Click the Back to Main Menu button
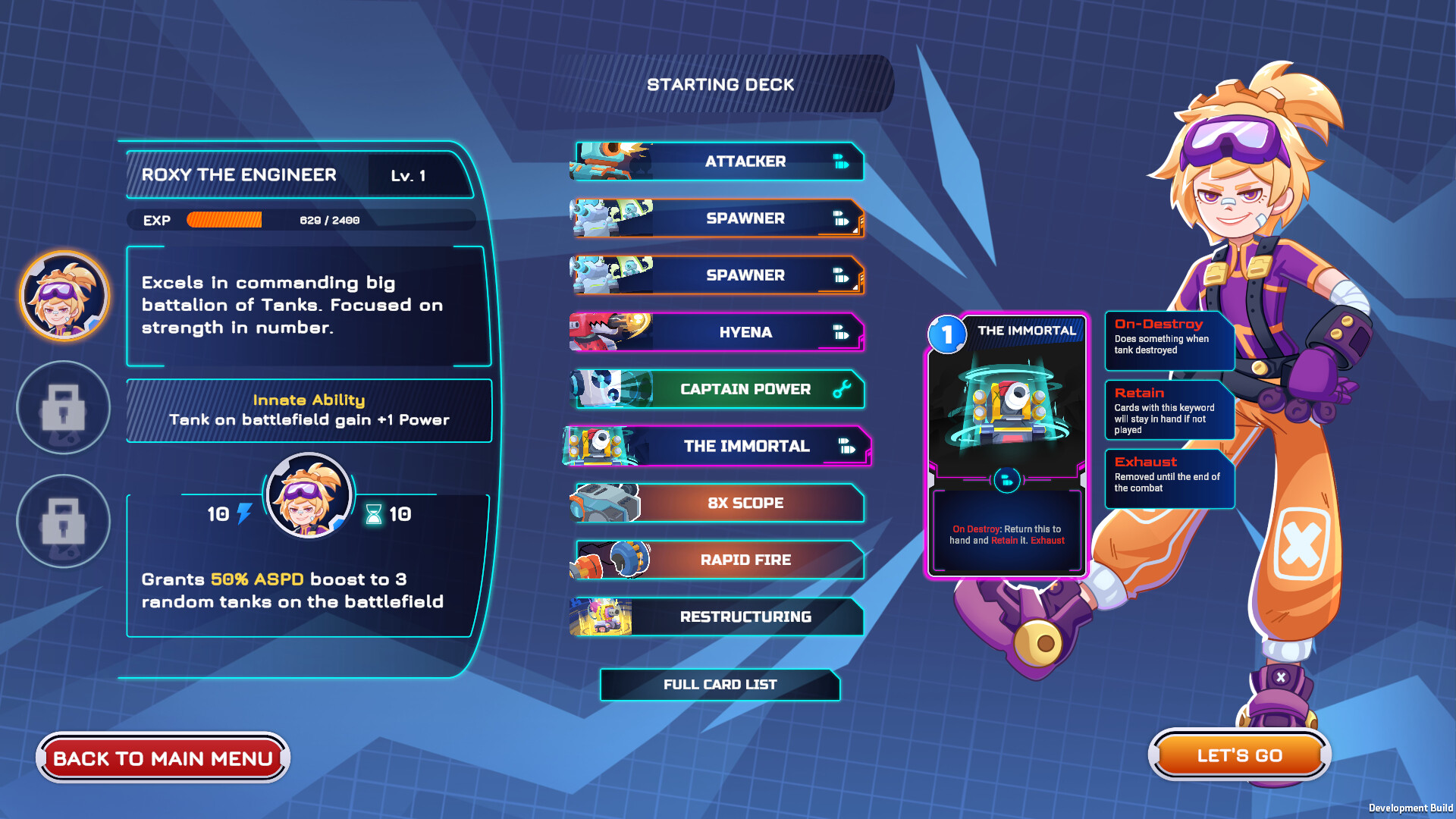1456x819 pixels. click(x=163, y=758)
